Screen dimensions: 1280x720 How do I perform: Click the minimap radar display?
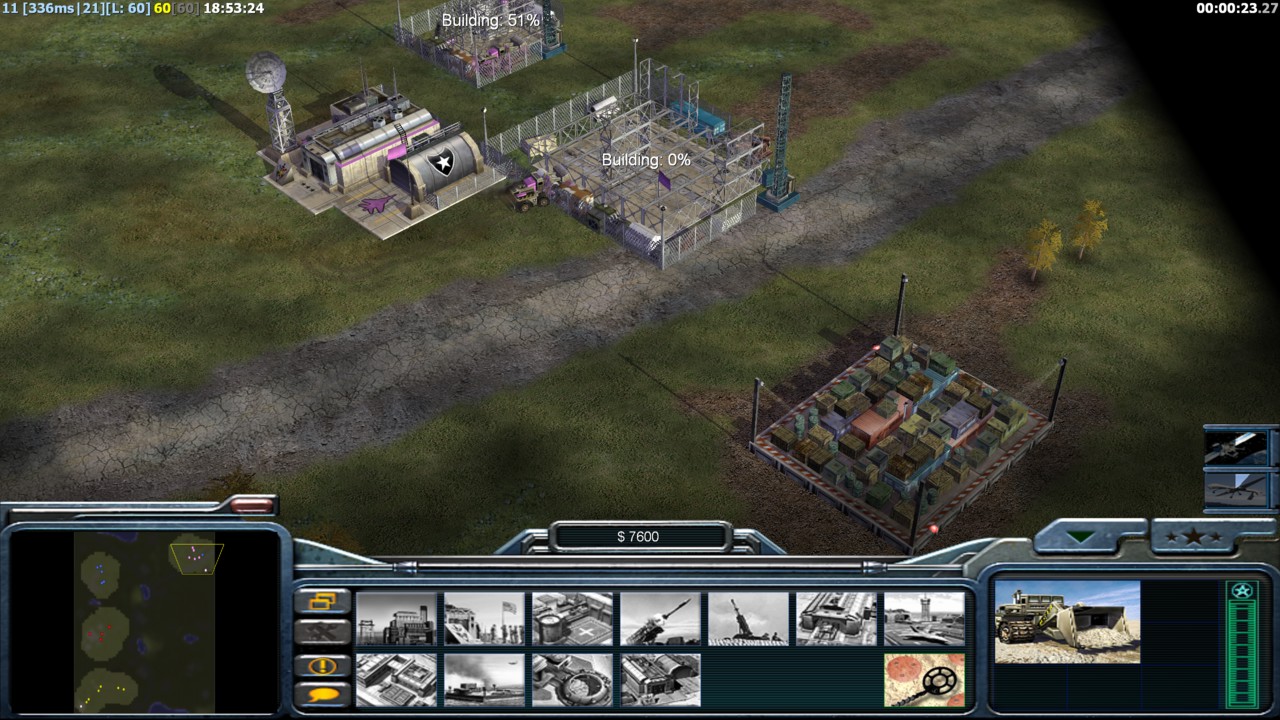pos(144,620)
